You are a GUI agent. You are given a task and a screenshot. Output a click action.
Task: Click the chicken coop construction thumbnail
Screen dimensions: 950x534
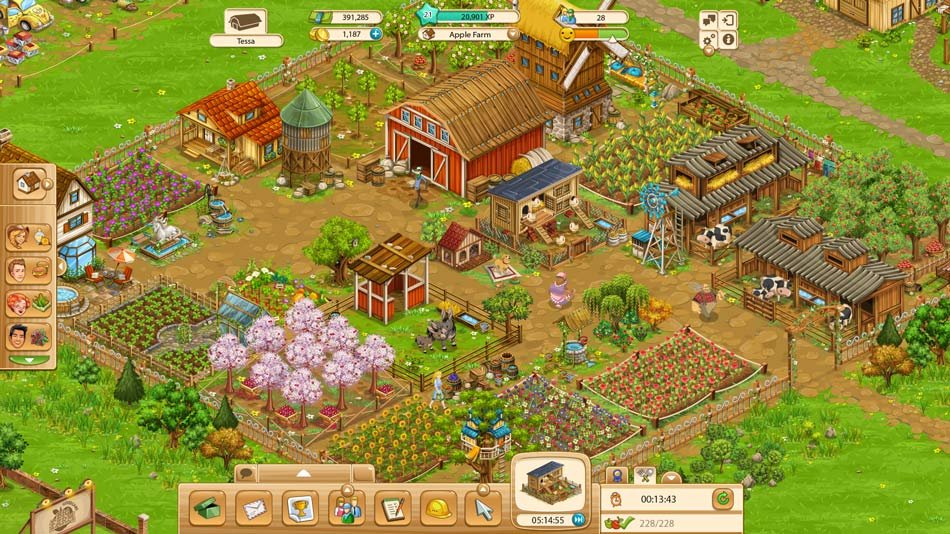click(551, 481)
